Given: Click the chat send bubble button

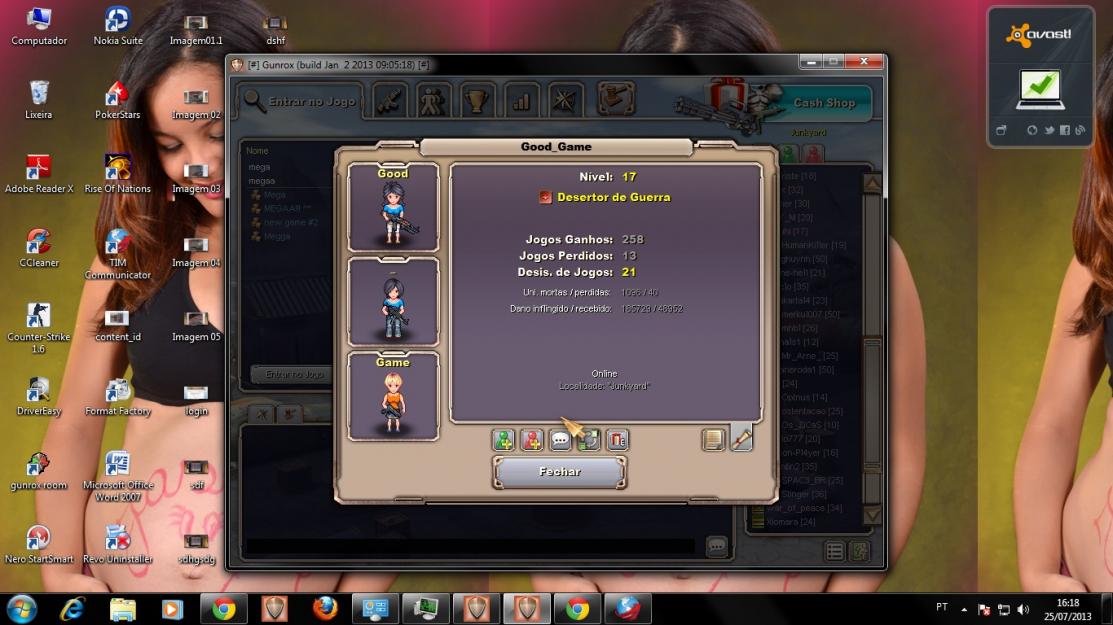Looking at the screenshot, I should click(x=716, y=547).
